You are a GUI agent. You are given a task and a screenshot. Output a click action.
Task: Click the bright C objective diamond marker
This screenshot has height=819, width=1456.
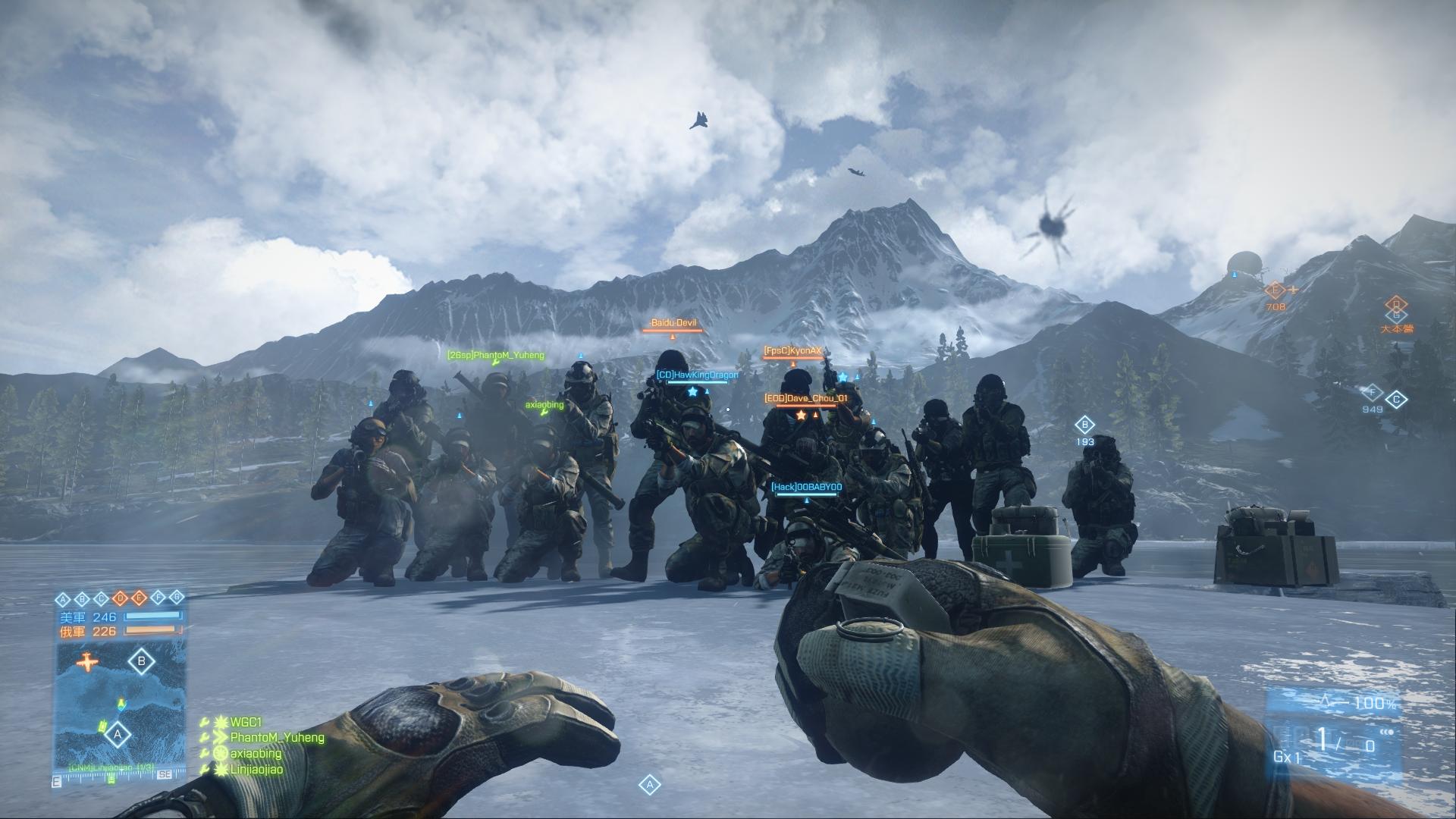pos(1396,400)
